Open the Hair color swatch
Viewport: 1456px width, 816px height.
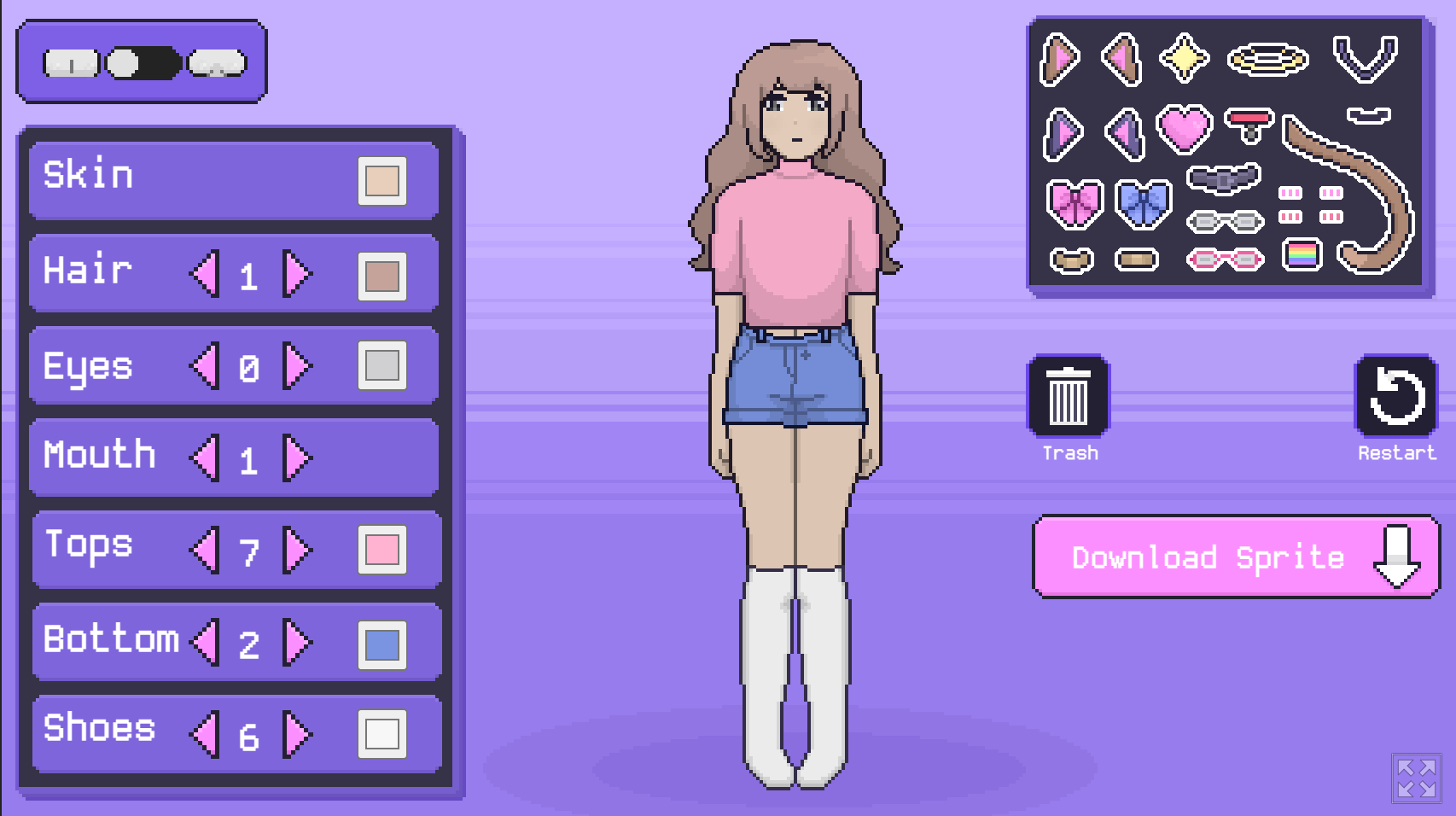(383, 275)
